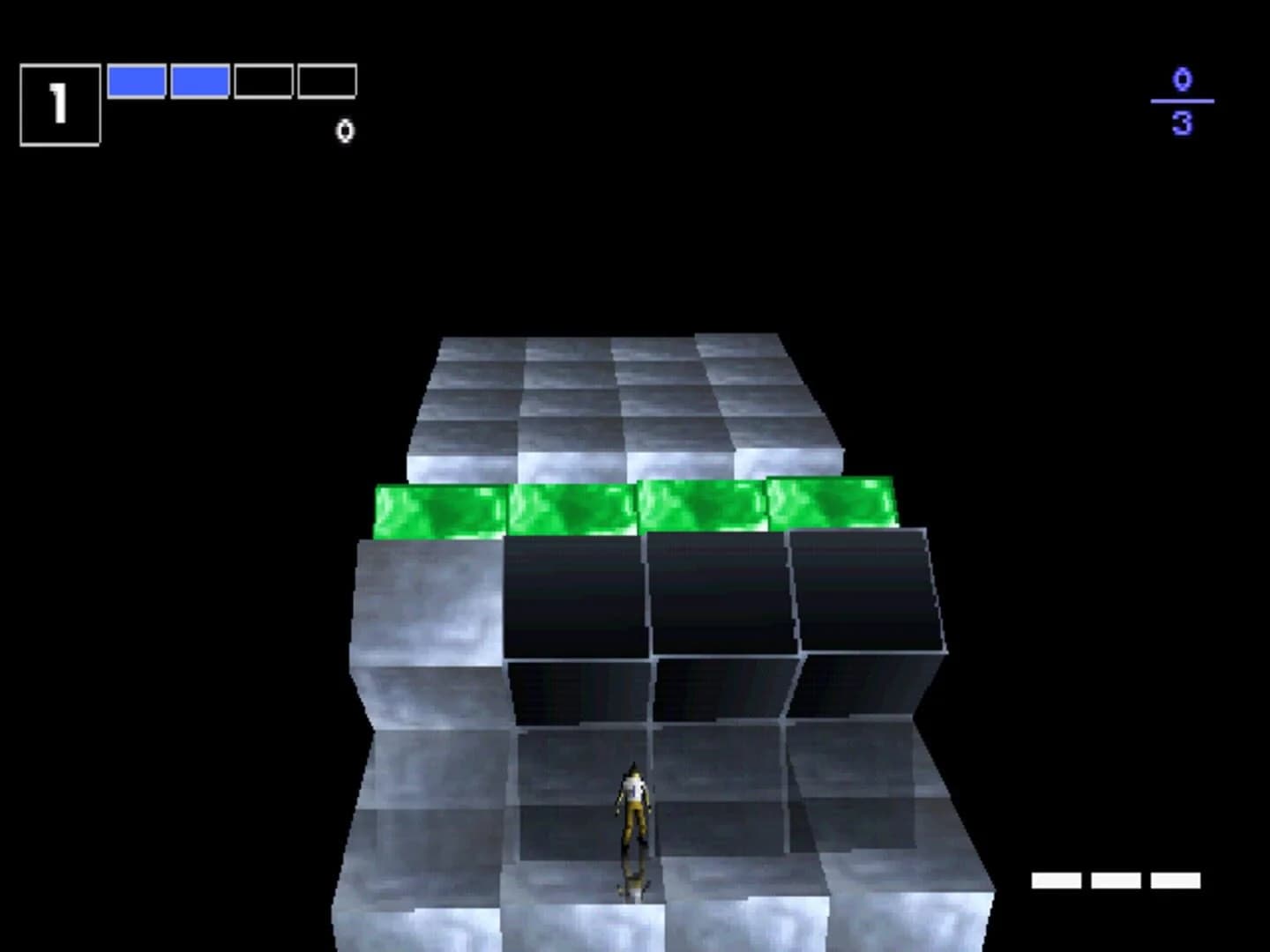Click the score value 0 below the bars

pyautogui.click(x=345, y=130)
